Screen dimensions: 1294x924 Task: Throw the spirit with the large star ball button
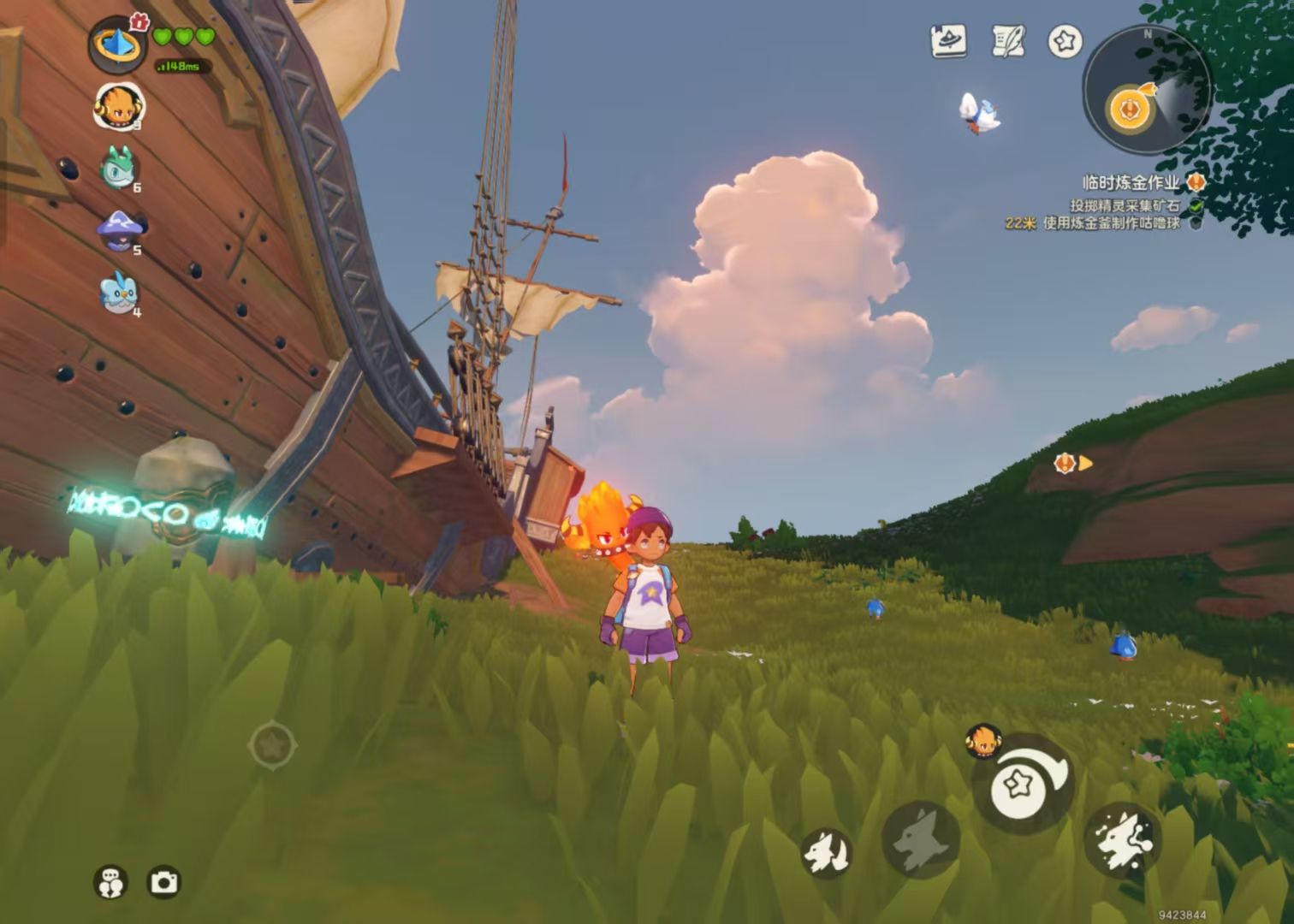[x=1024, y=782]
